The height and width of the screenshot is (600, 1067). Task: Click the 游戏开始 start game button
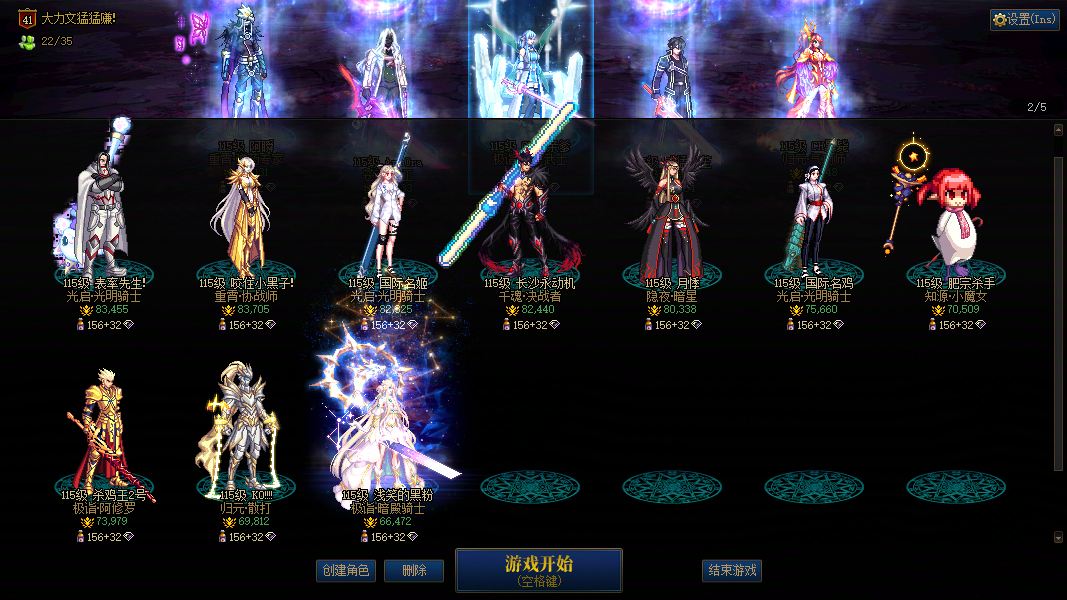coord(538,570)
